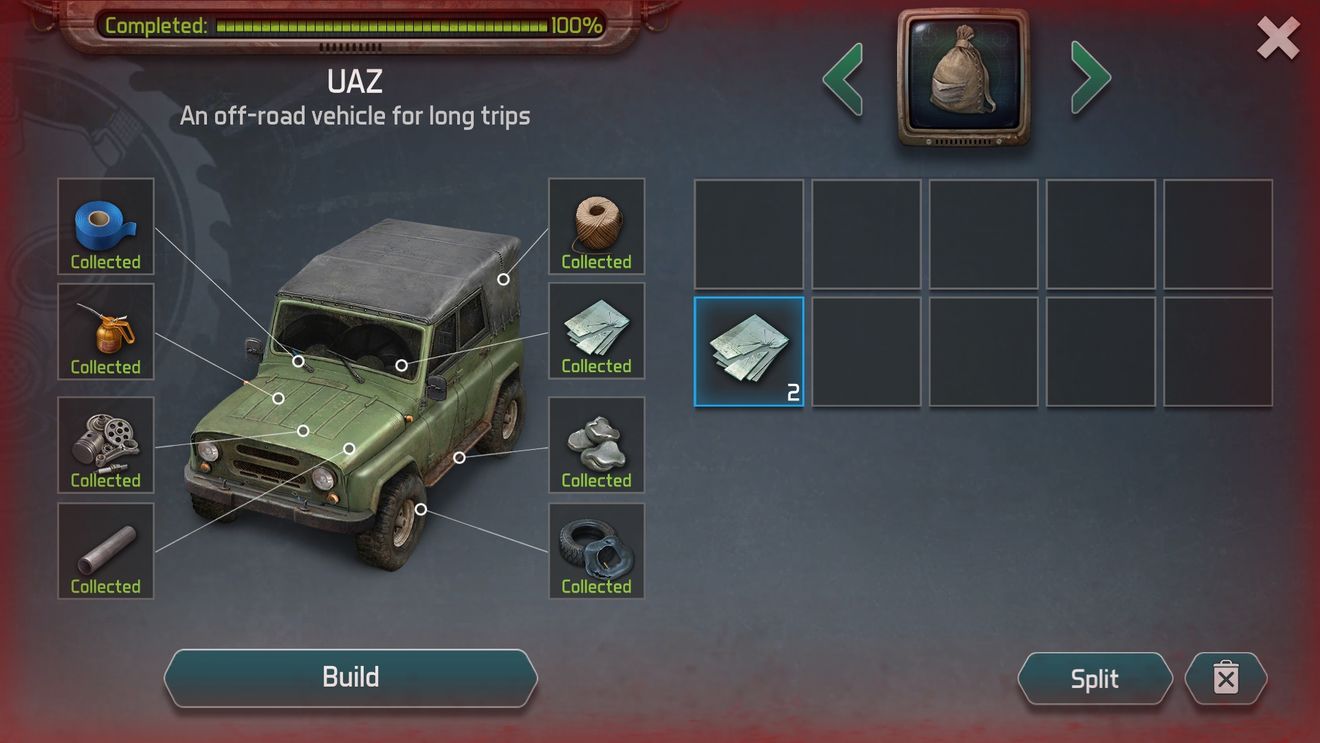Switch to next storage with right arrow

point(1090,78)
